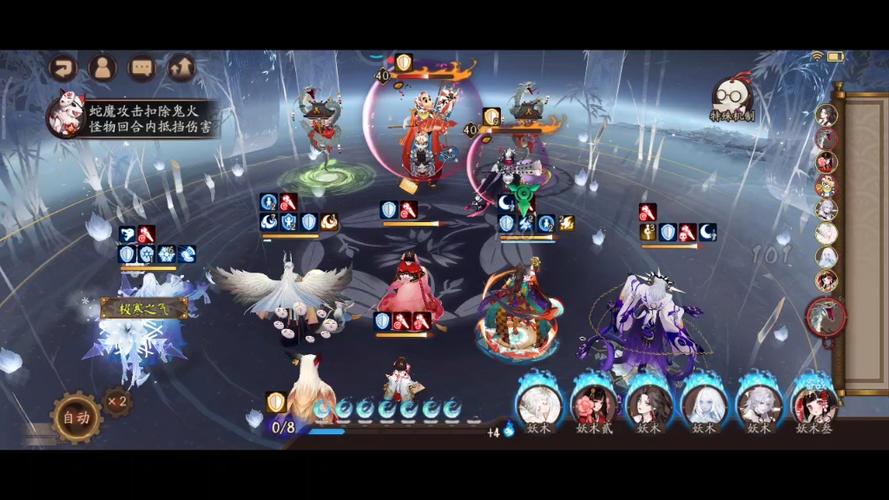The image size is (889, 500).
Task: Open the chat bubble button
Action: point(142,68)
